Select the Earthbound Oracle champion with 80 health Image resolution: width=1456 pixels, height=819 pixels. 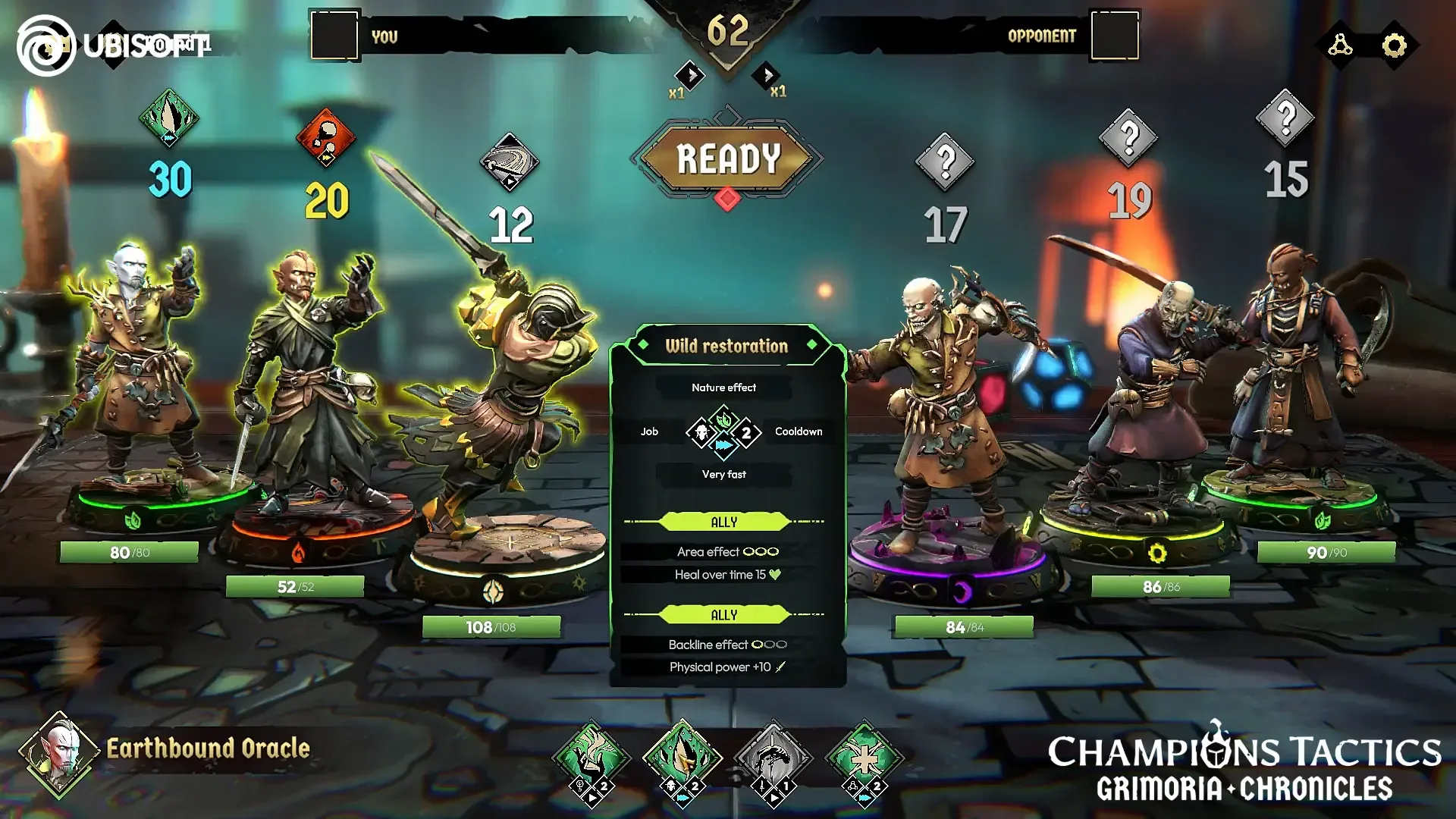coord(140,379)
